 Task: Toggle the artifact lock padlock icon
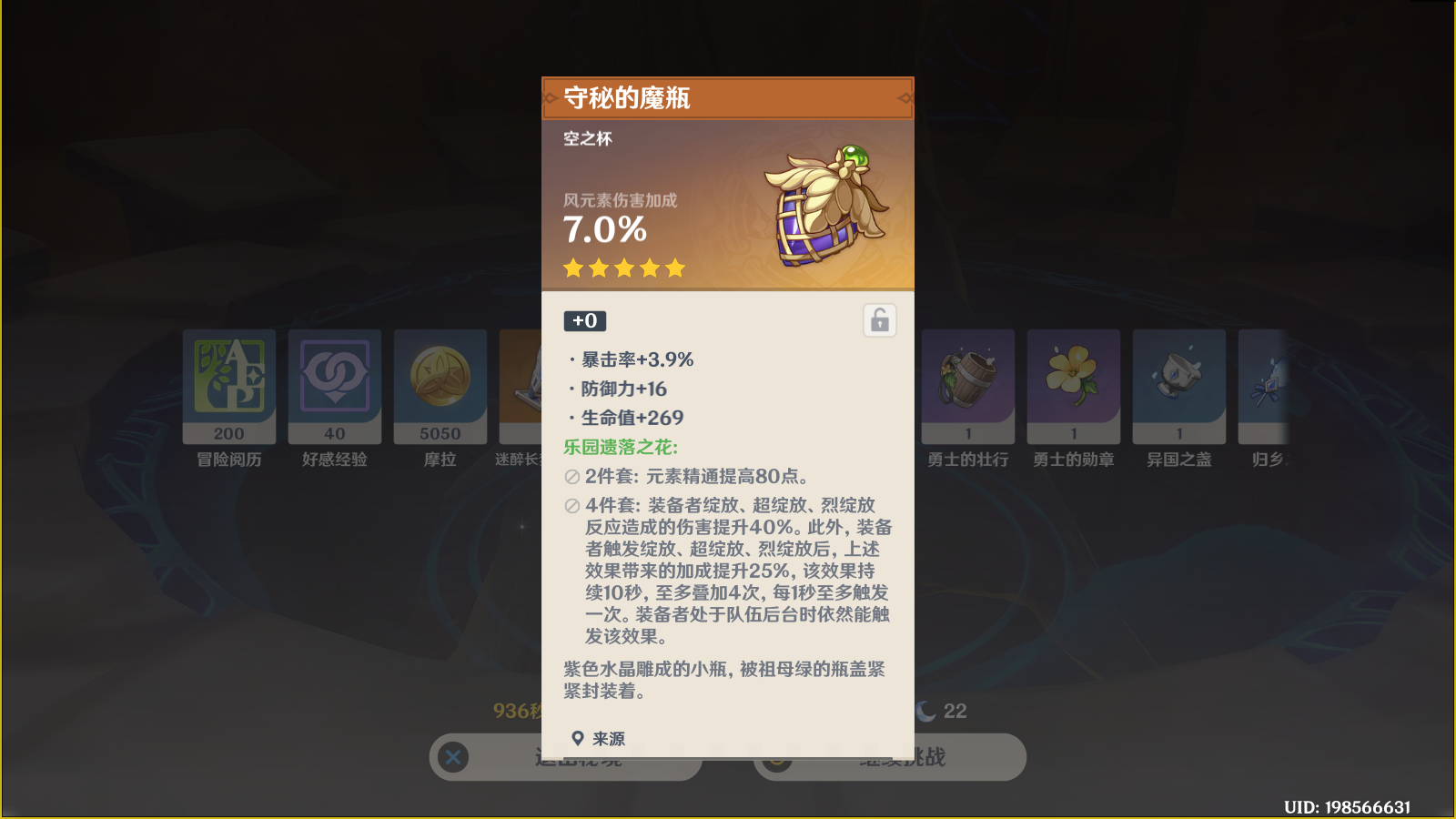tap(876, 319)
